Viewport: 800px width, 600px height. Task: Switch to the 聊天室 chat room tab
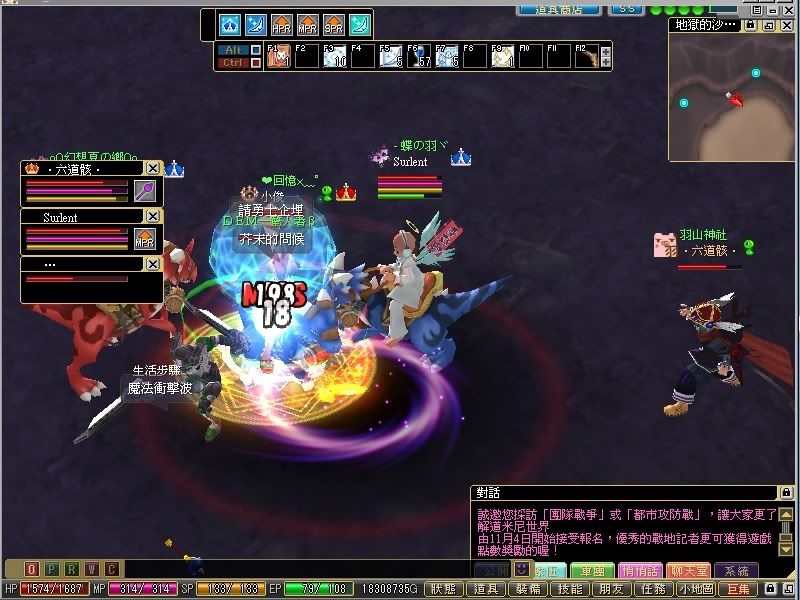point(689,571)
